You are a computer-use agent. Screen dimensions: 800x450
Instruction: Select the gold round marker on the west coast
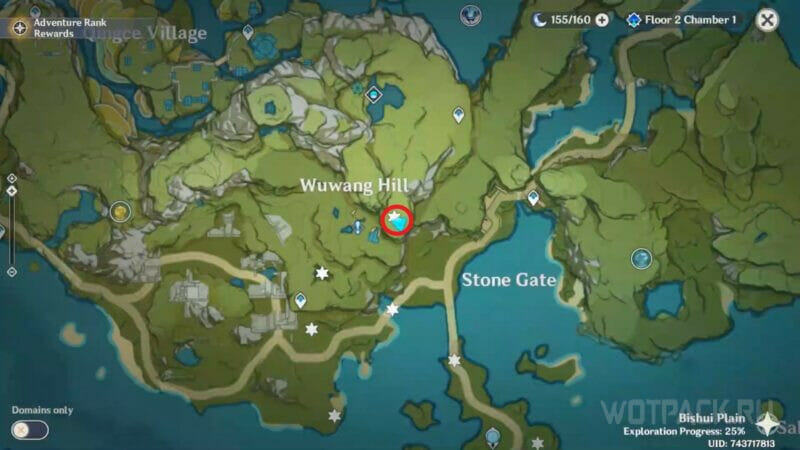pos(121,211)
